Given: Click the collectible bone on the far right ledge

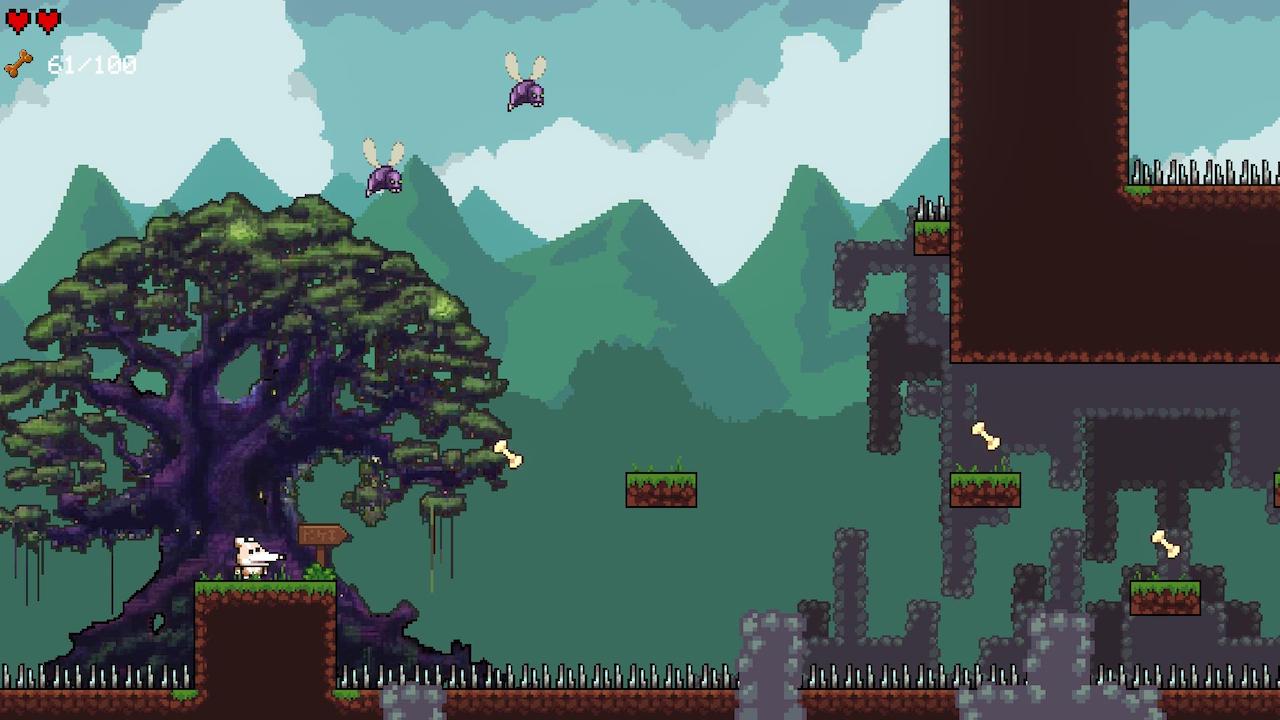Looking at the screenshot, I should [x=1166, y=545].
